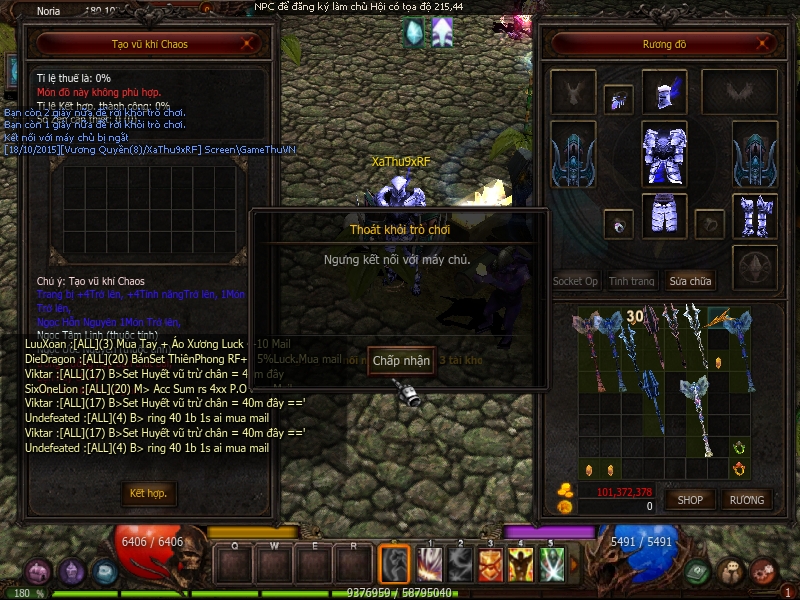
Task: Click the left-hand weapon equipment slot
Action: pos(573,155)
